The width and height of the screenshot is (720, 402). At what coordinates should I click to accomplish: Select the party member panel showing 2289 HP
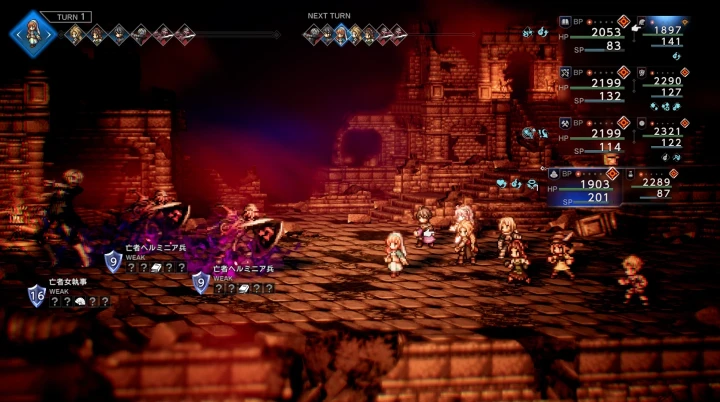pos(661,185)
